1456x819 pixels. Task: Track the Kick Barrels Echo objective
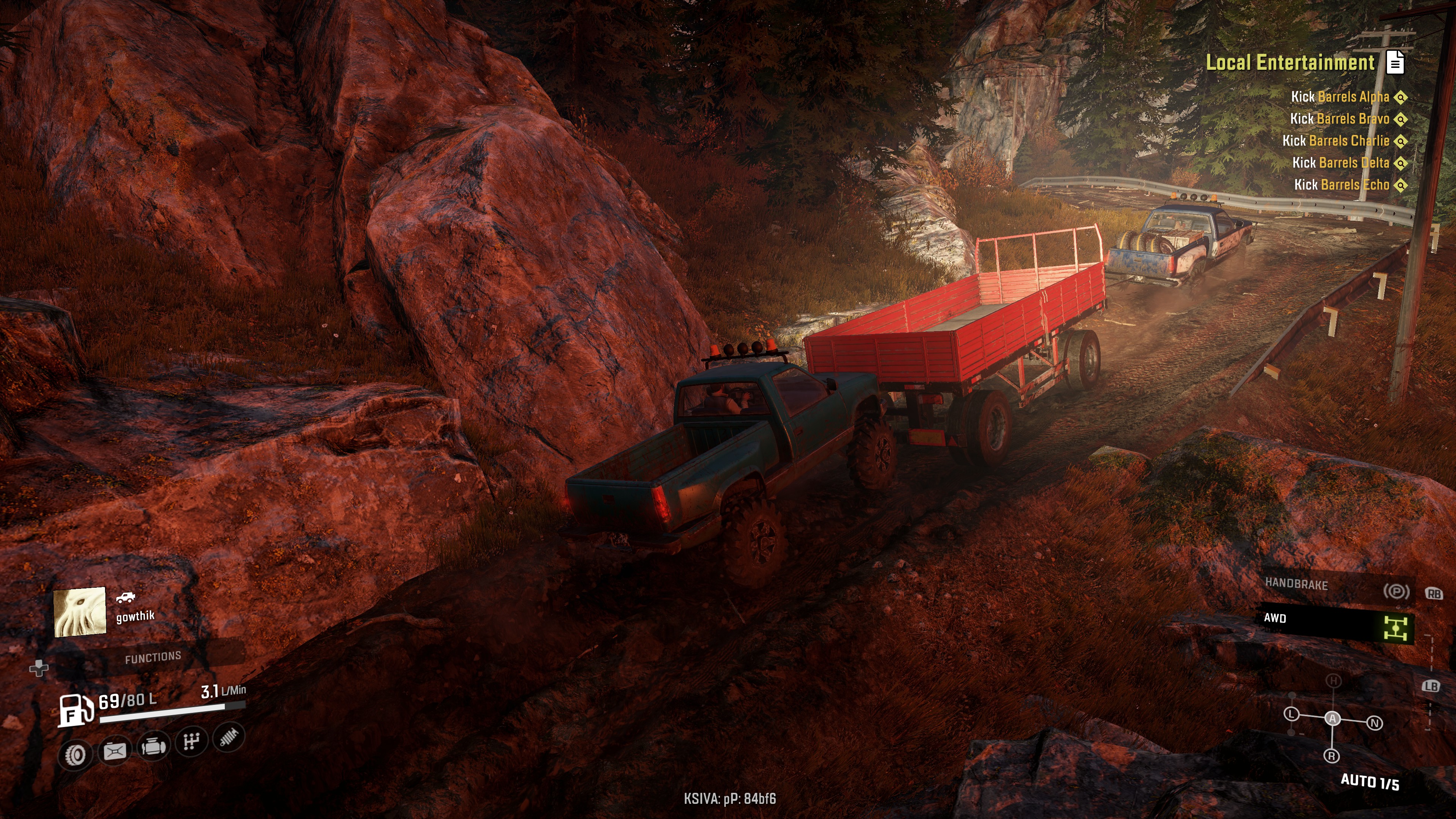pyautogui.click(x=1341, y=185)
